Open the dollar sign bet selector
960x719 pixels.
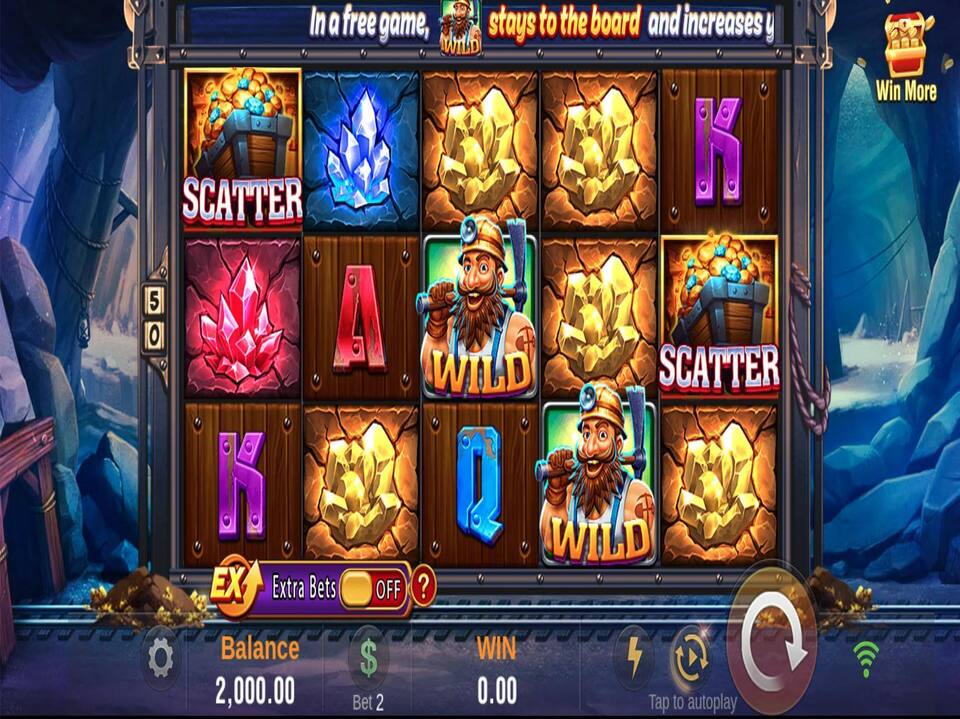[x=368, y=658]
